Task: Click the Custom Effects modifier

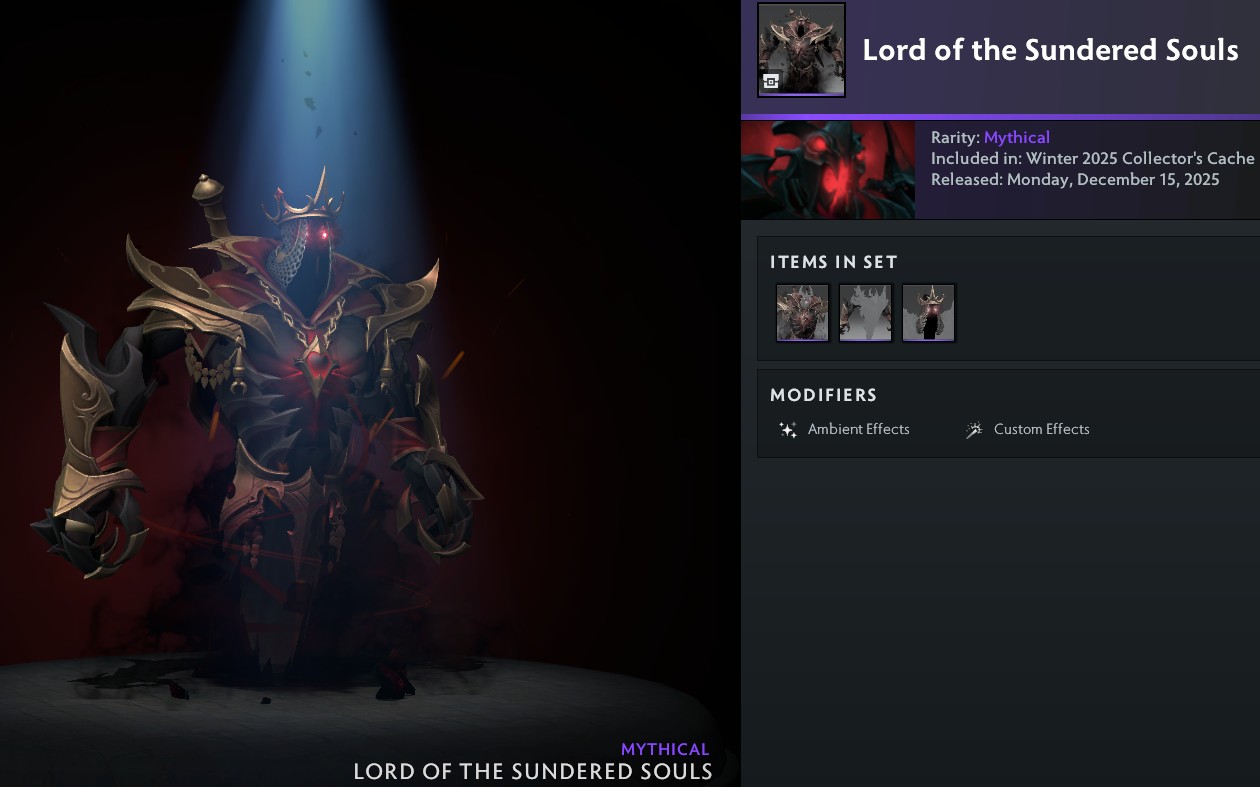Action: pos(1028,429)
